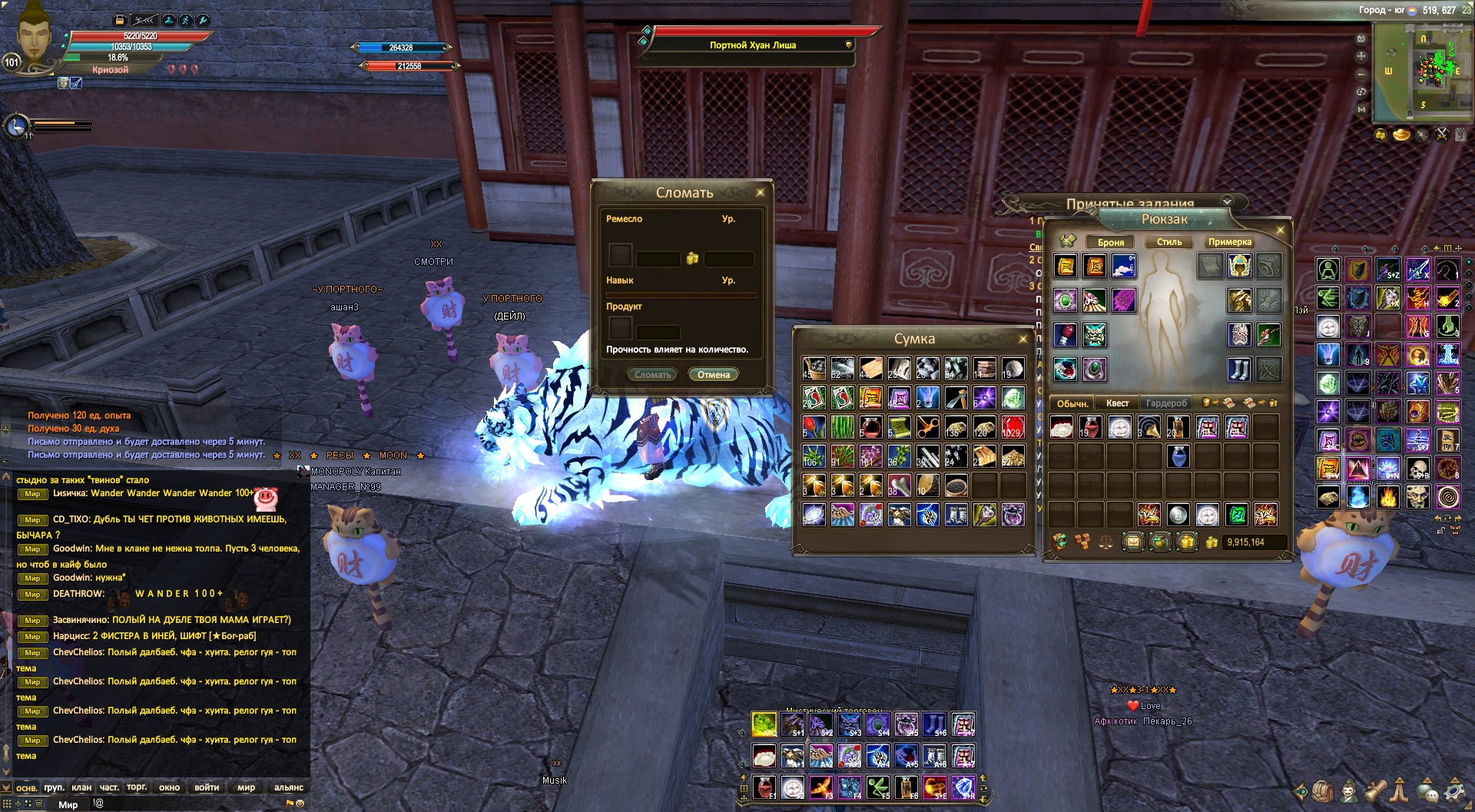Open the Стиль tab in Рюкзак
Image resolution: width=1475 pixels, height=812 pixels.
click(1168, 242)
